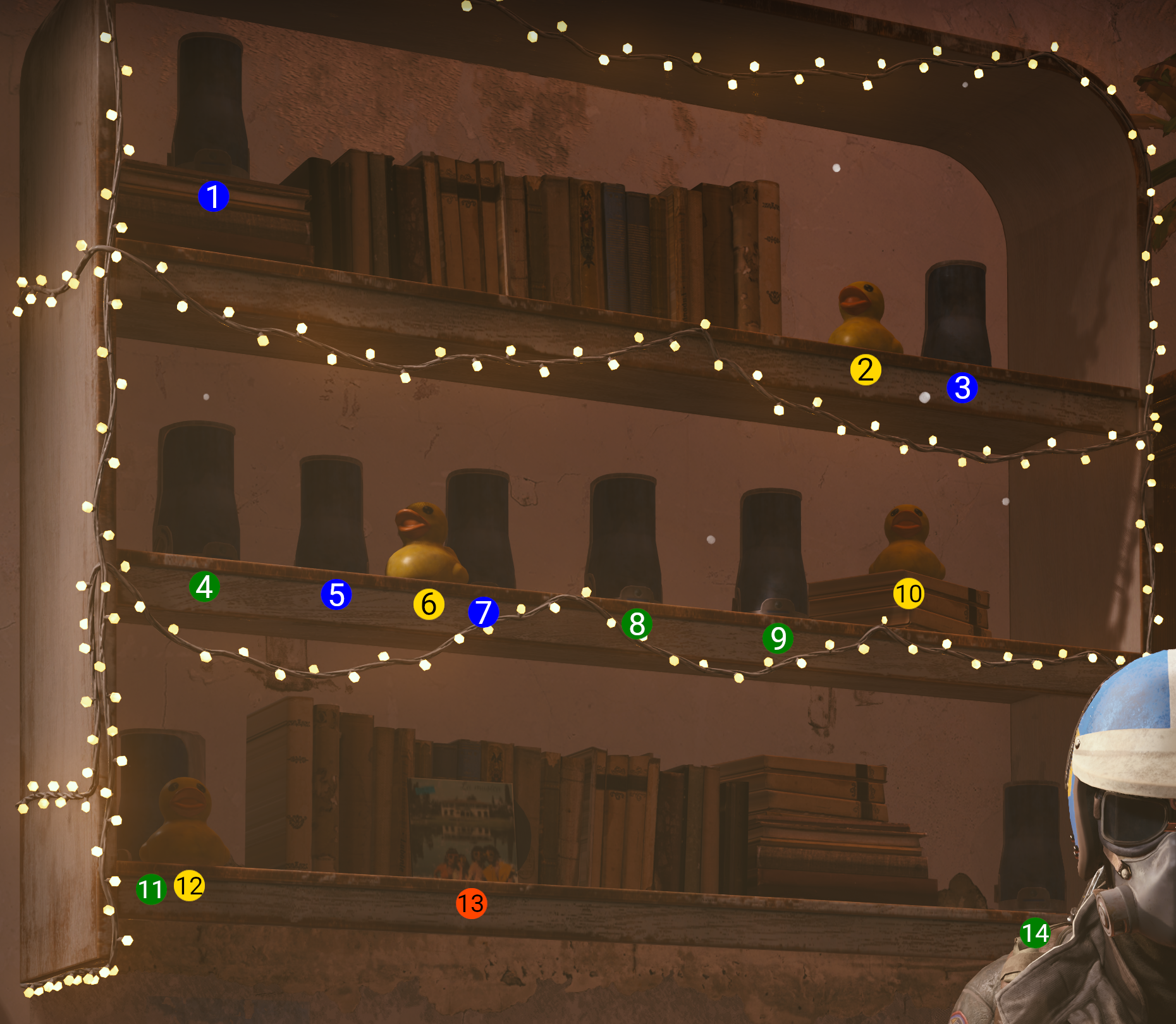Select the yellow marker numbered 6
1176x1024 pixels.
[x=429, y=604]
